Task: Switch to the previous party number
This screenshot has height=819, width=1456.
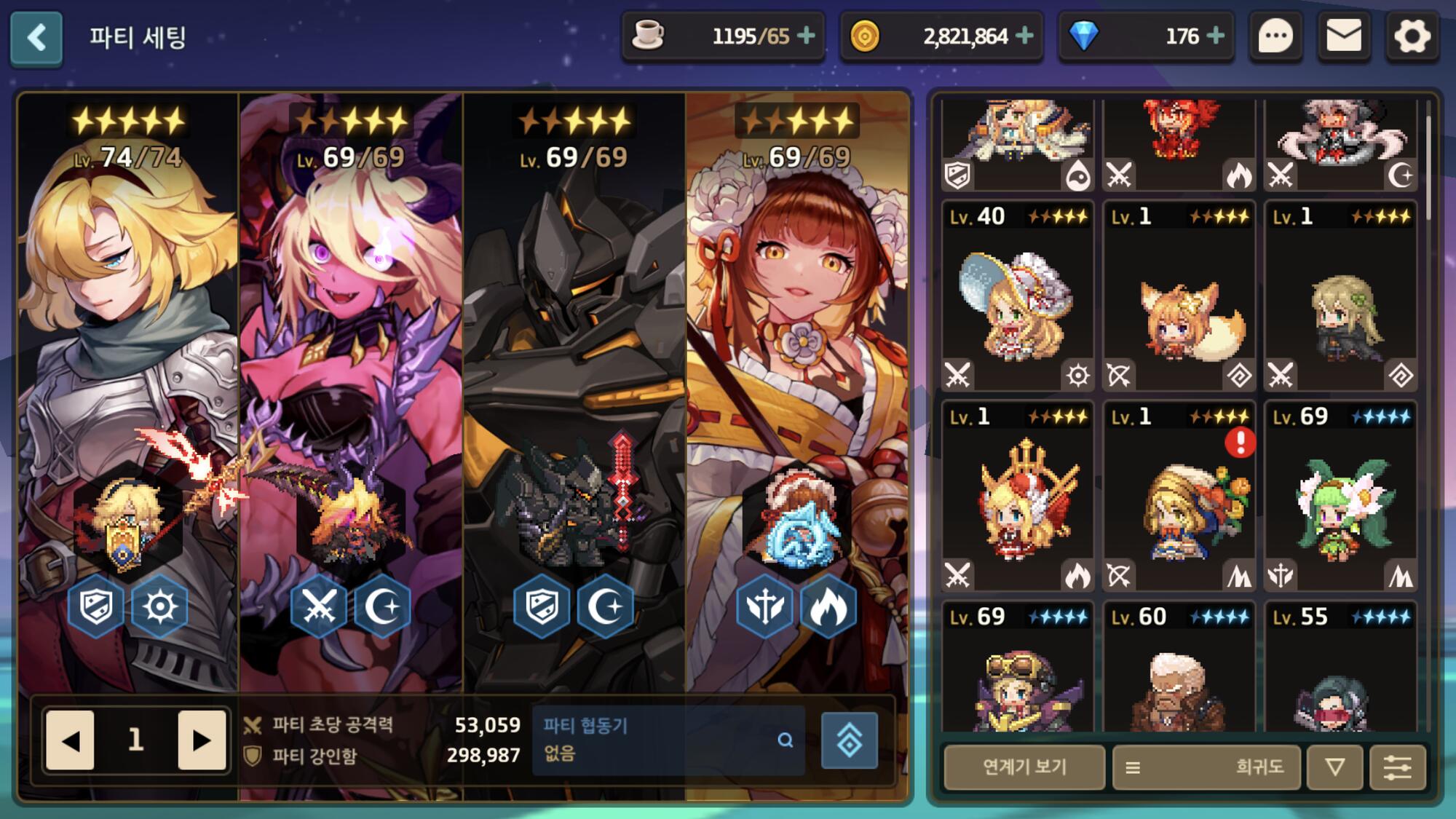Action: 70,740
